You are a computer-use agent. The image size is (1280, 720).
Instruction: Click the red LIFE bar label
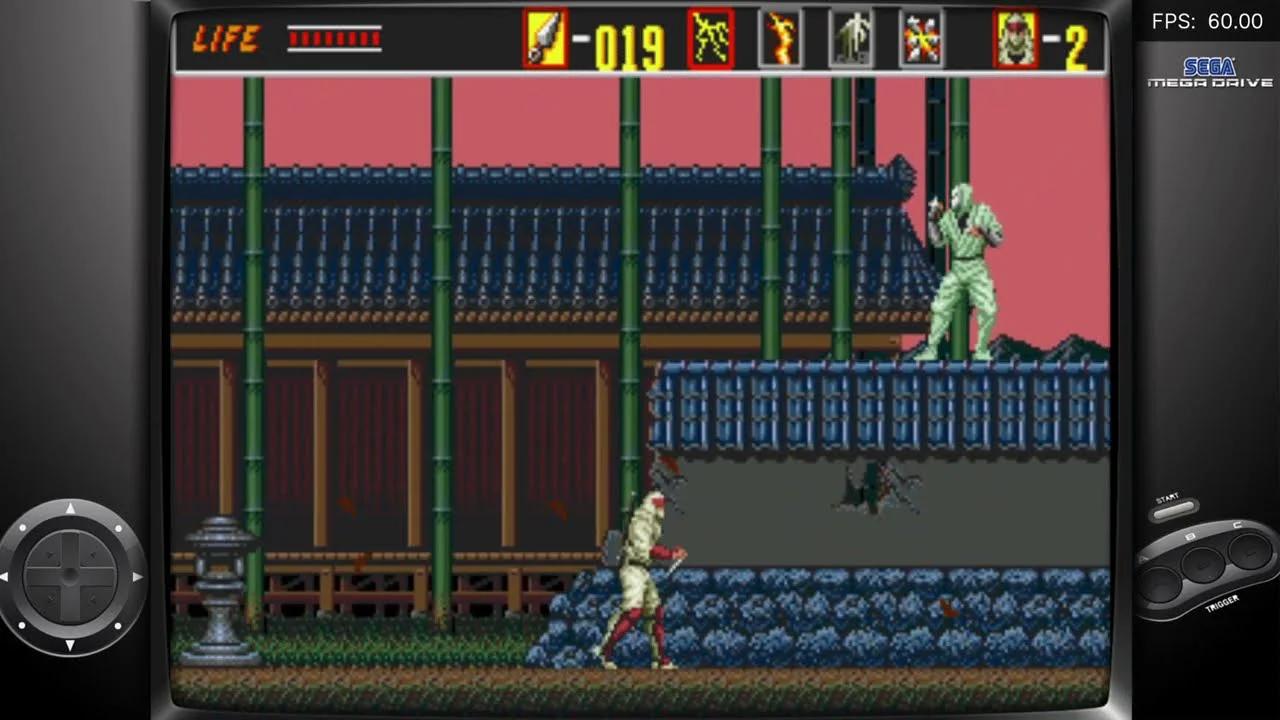(x=227, y=40)
